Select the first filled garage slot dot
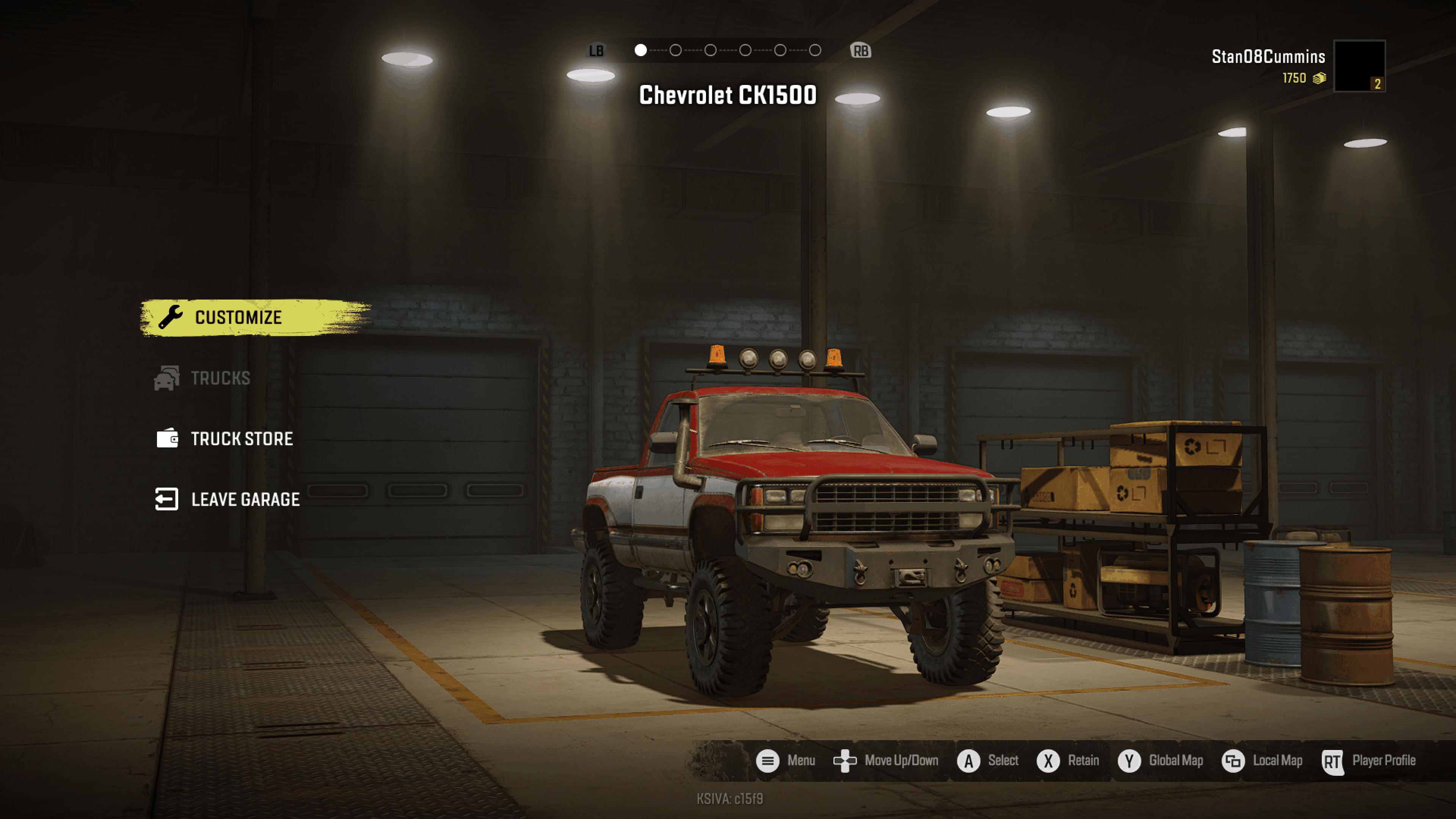Viewport: 1456px width, 819px height. tap(640, 50)
